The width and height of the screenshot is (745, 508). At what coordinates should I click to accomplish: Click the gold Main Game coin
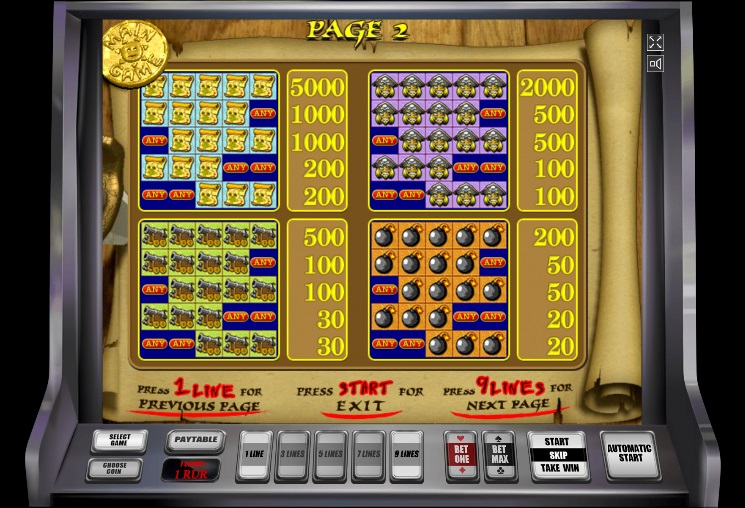coord(133,52)
